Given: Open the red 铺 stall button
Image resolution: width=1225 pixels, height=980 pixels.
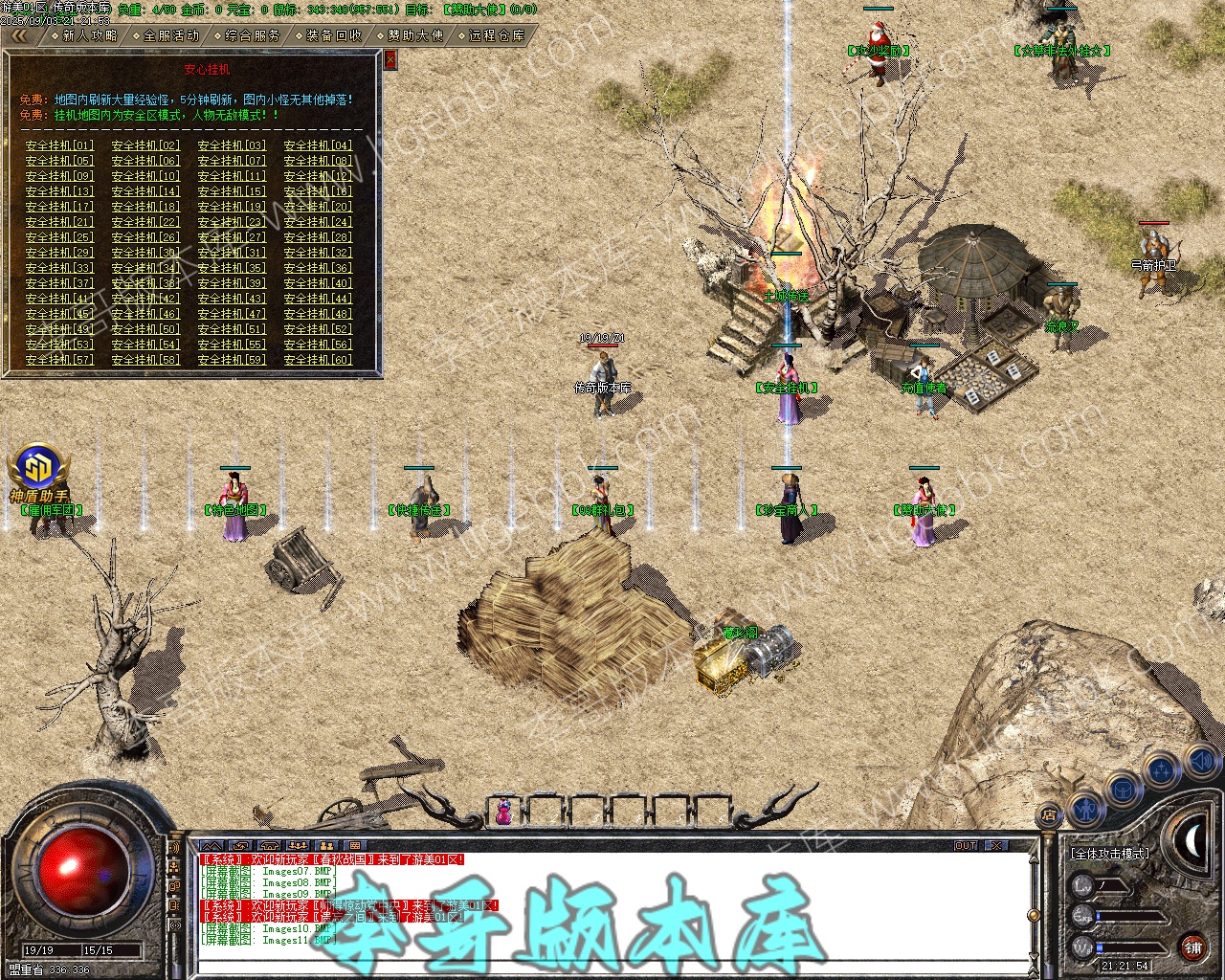Looking at the screenshot, I should click(x=1193, y=948).
